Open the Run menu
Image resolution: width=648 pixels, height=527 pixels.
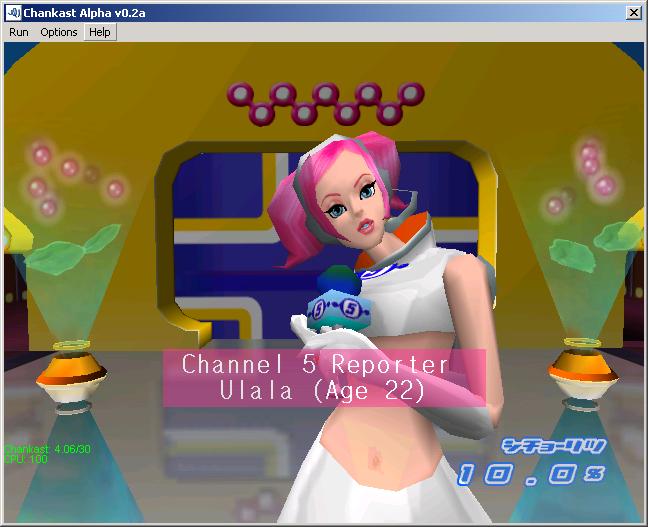(x=19, y=32)
